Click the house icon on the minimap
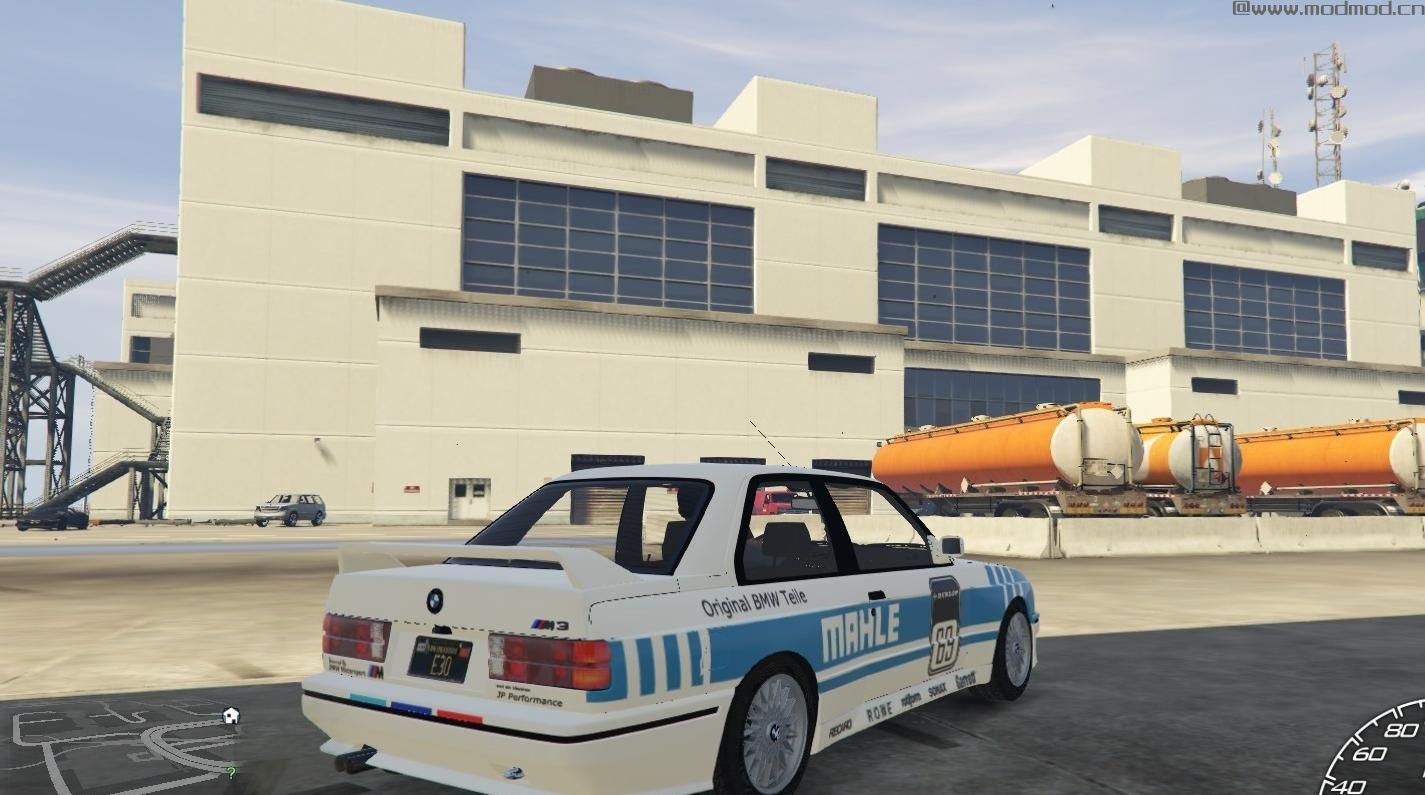Image resolution: width=1425 pixels, height=795 pixels. coord(231,715)
